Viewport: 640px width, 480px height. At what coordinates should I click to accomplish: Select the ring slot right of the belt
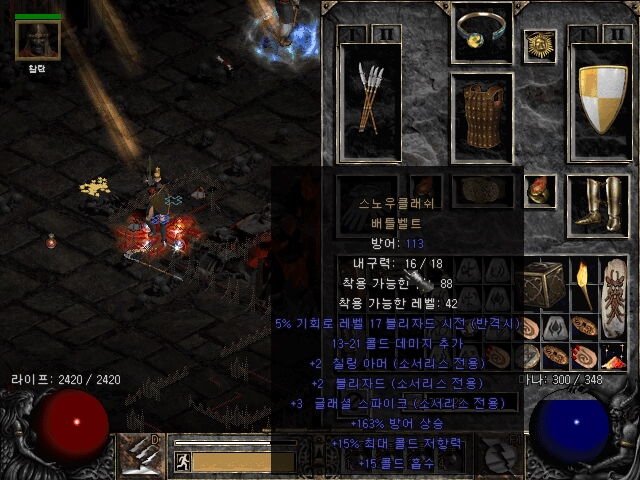pos(540,189)
